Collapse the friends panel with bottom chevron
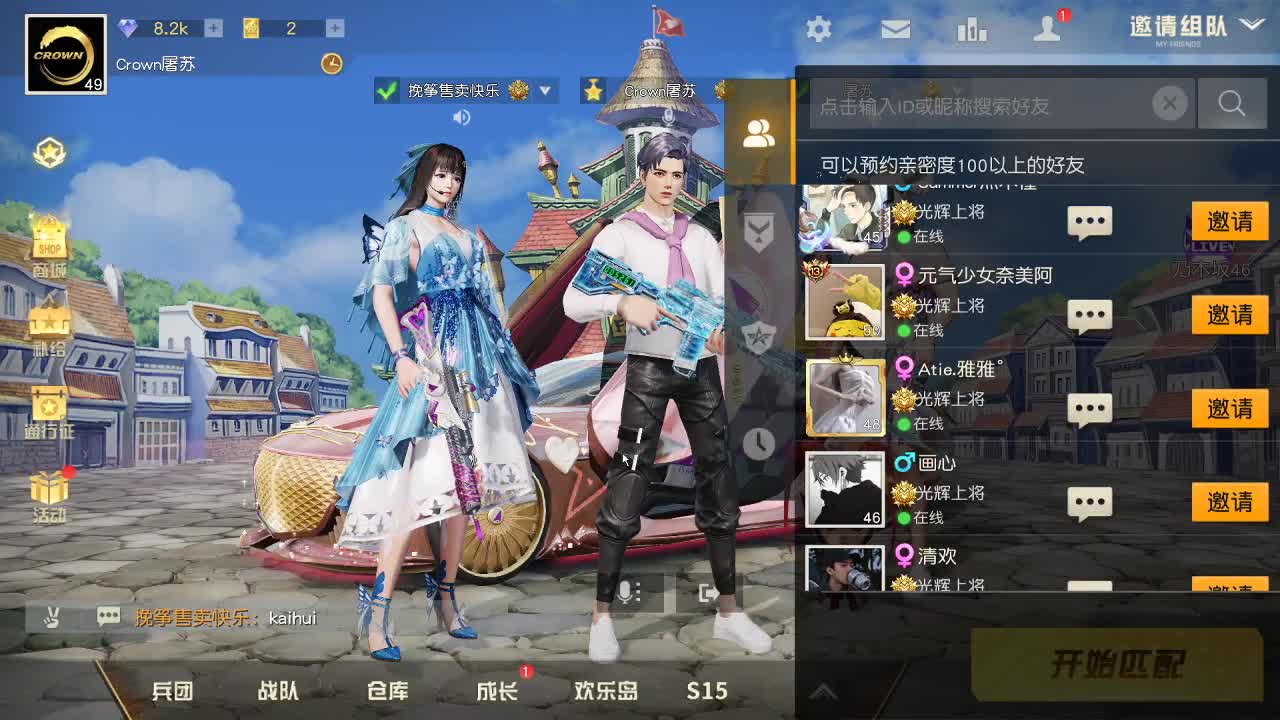 click(824, 690)
